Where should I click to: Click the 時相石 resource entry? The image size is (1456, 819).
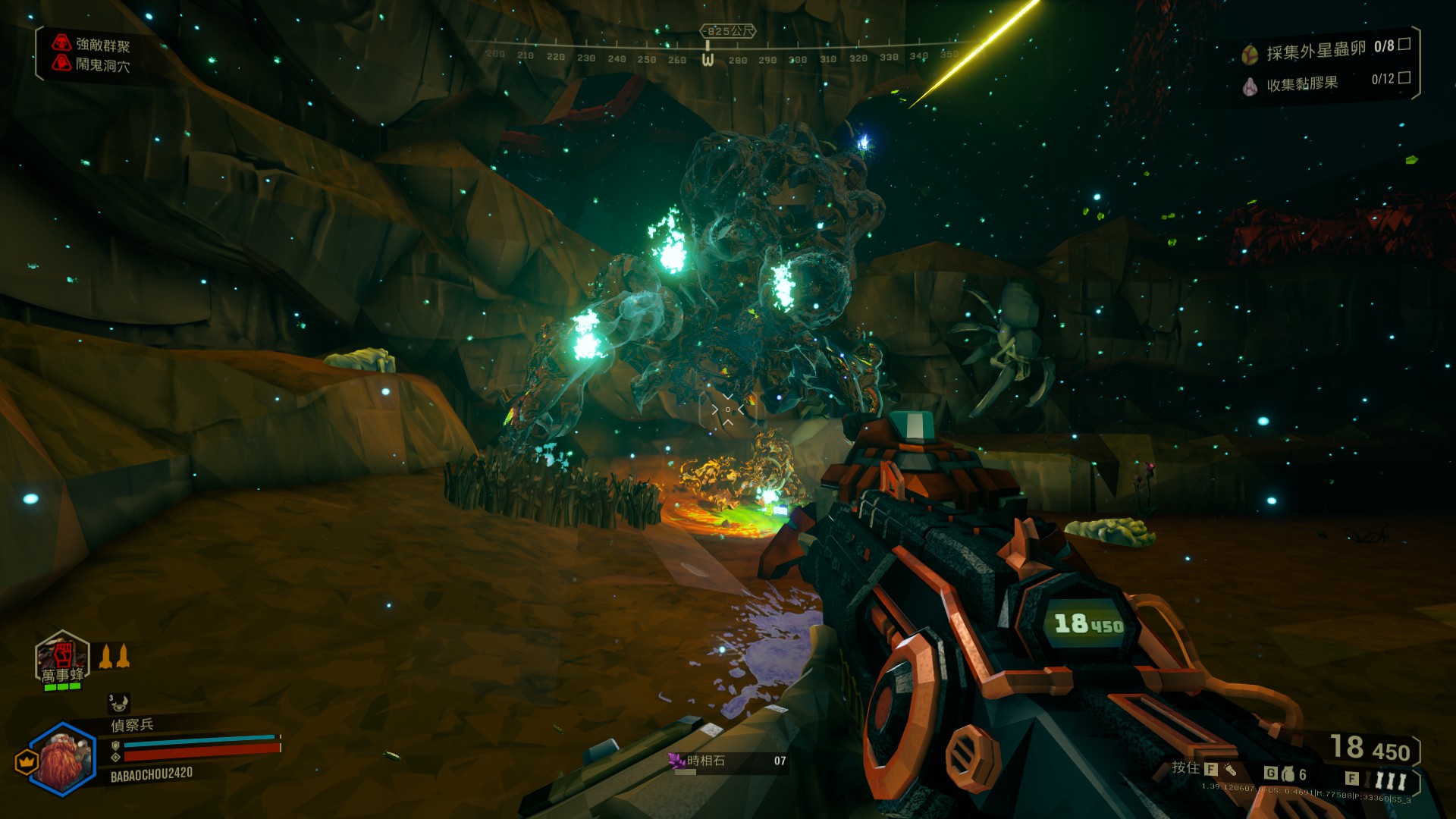(x=726, y=761)
